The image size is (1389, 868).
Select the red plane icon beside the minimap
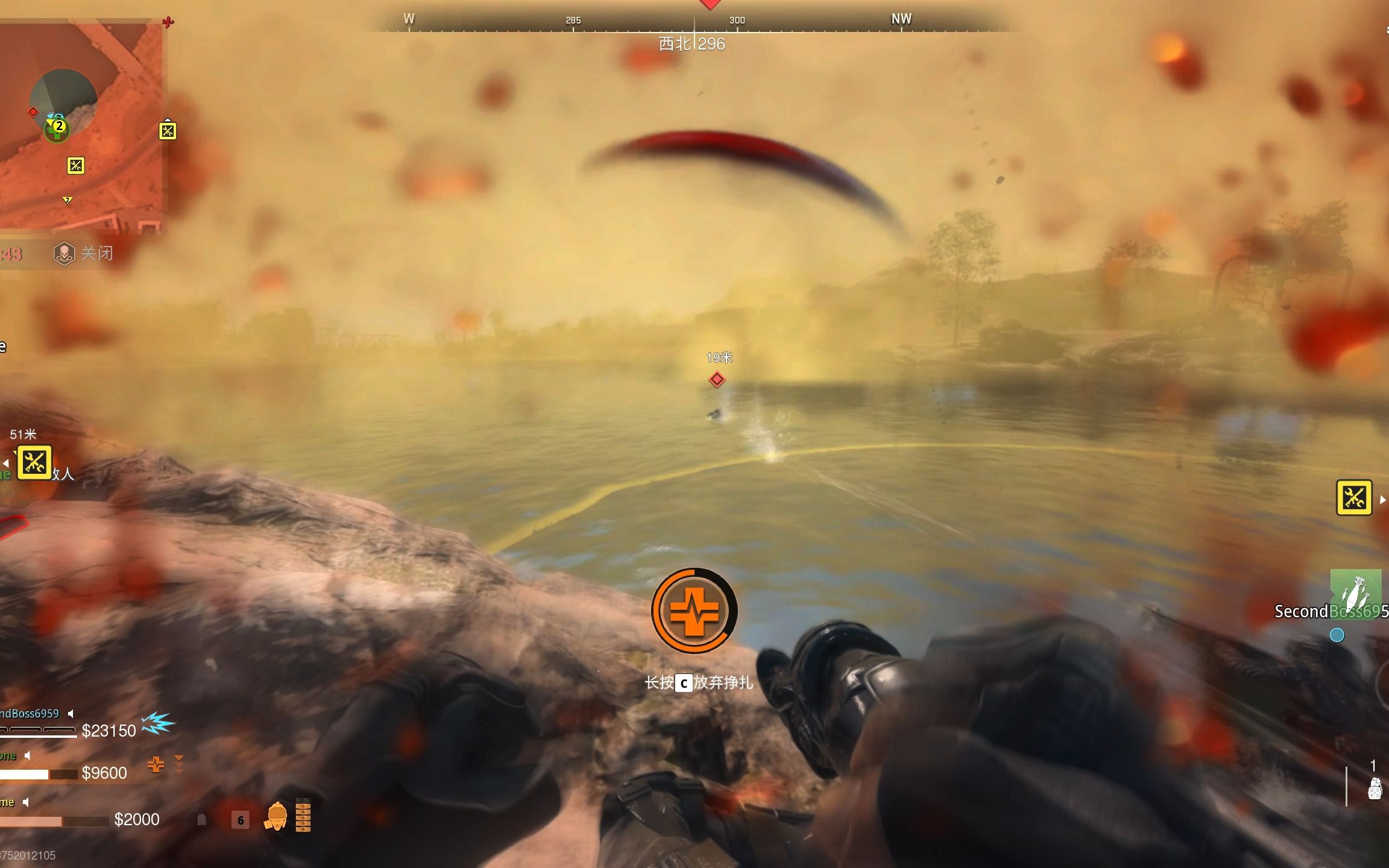pos(168,22)
